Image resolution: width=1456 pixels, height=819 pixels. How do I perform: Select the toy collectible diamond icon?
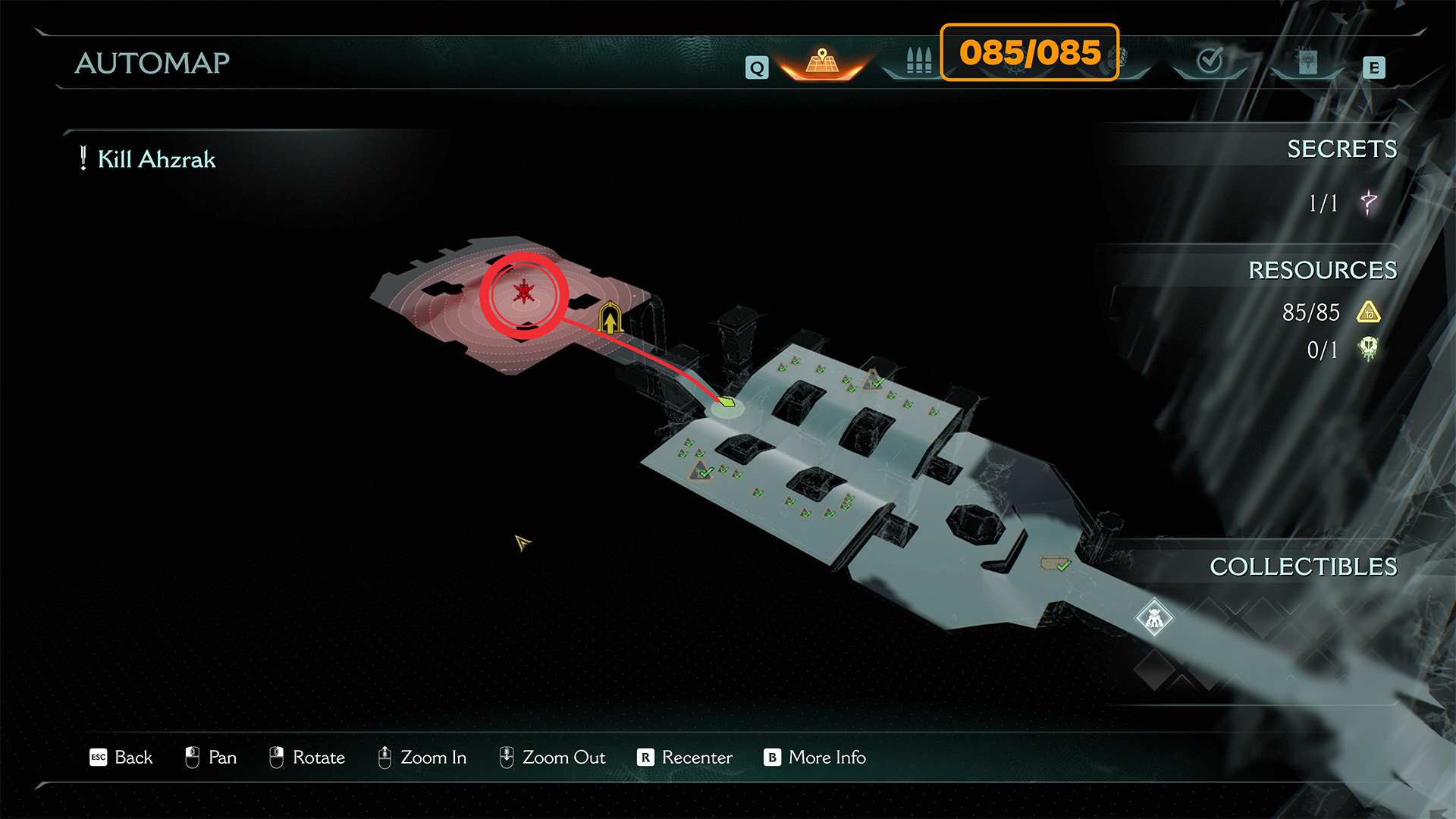point(1154,619)
